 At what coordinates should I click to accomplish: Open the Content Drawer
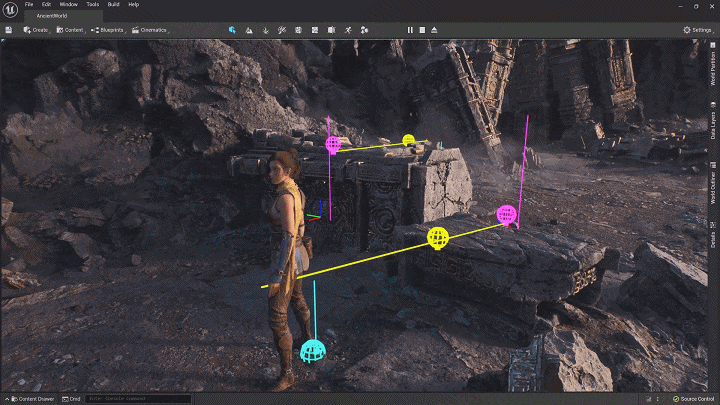pyautogui.click(x=32, y=399)
